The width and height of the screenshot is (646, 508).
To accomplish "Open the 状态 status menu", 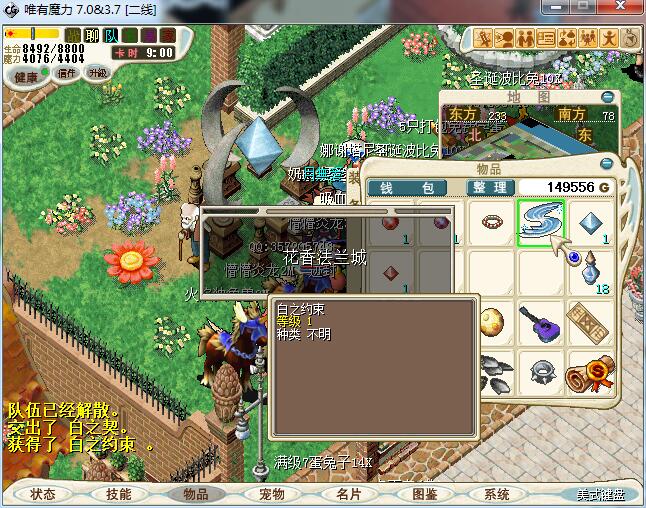I will (44, 494).
